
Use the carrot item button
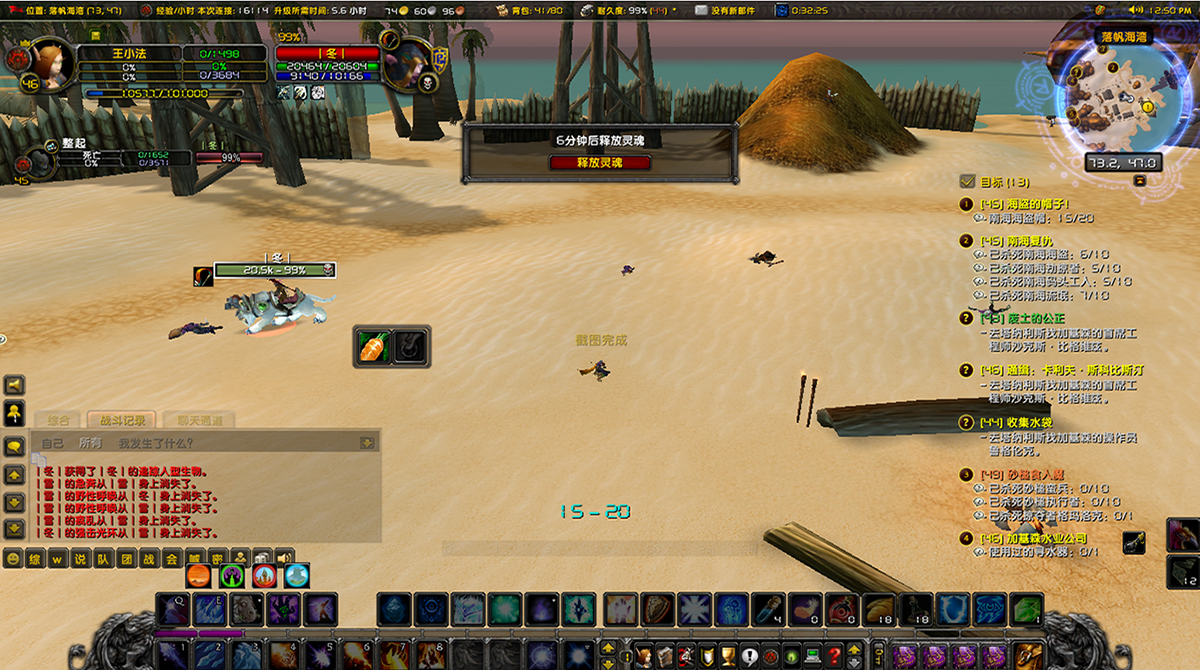point(371,346)
